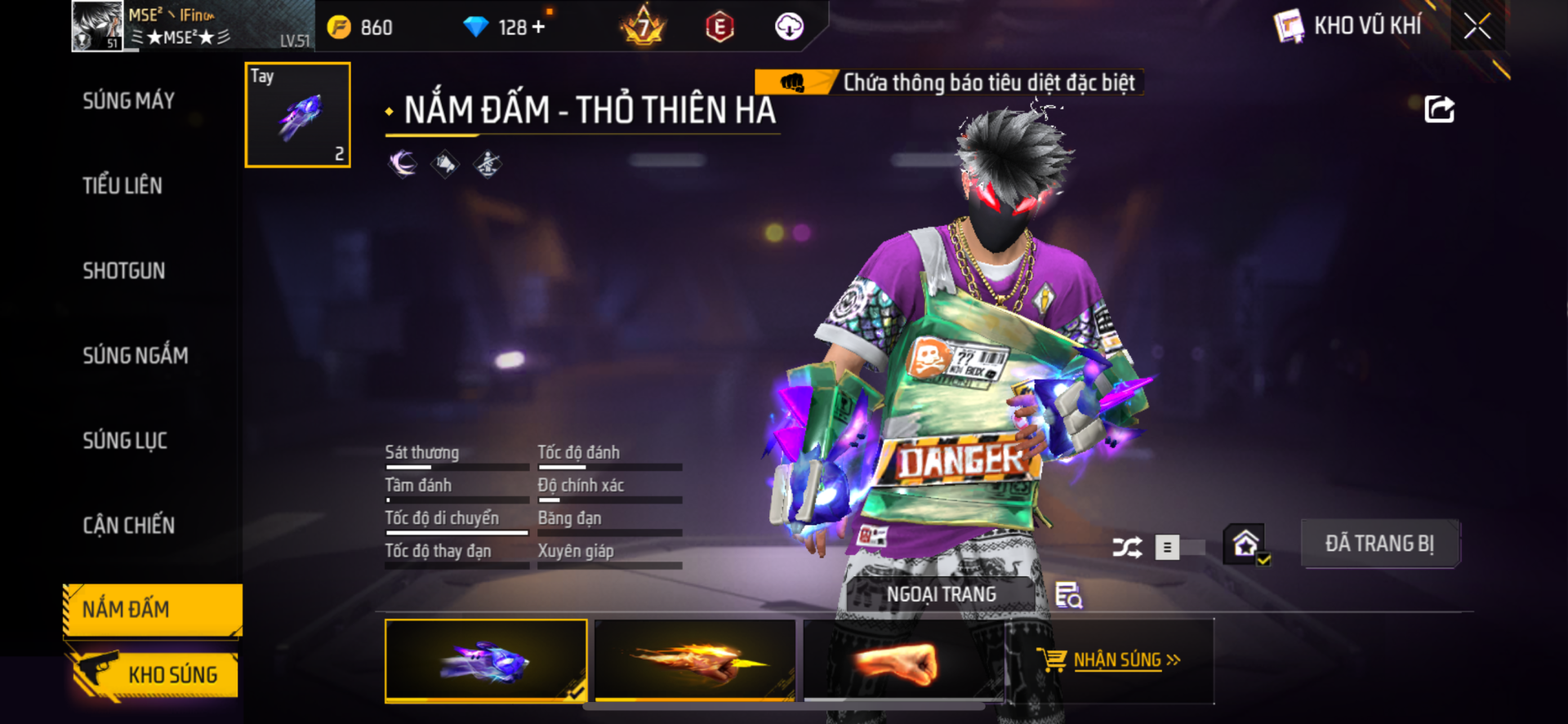Open the player profile avatar

click(97, 26)
